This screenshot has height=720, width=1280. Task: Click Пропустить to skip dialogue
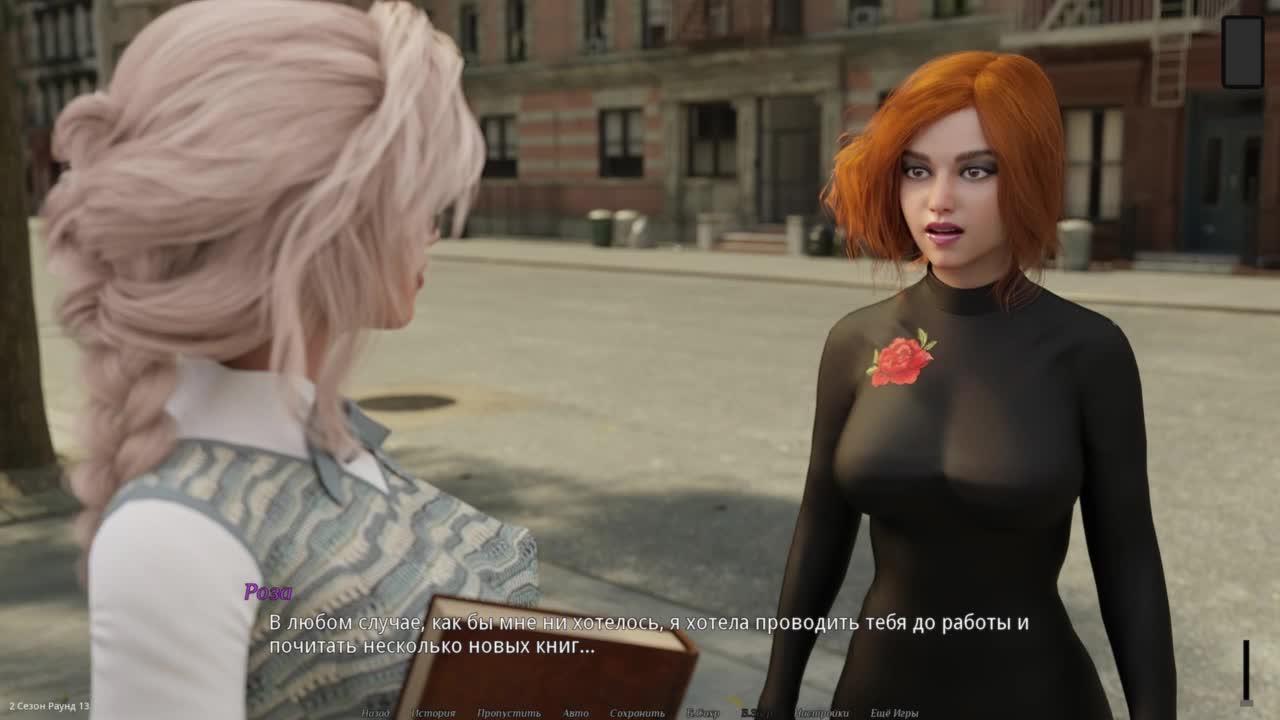click(508, 713)
